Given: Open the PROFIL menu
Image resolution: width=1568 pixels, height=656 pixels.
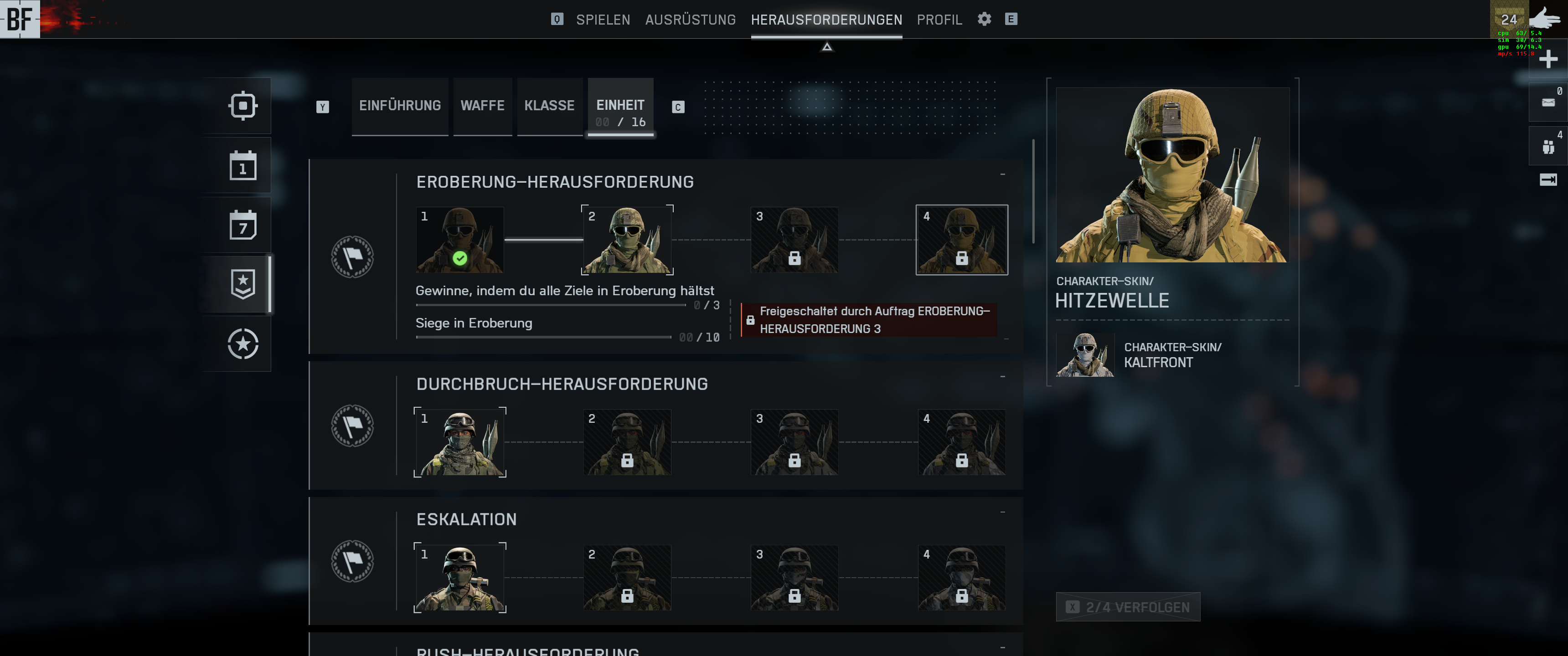Looking at the screenshot, I should coord(939,20).
